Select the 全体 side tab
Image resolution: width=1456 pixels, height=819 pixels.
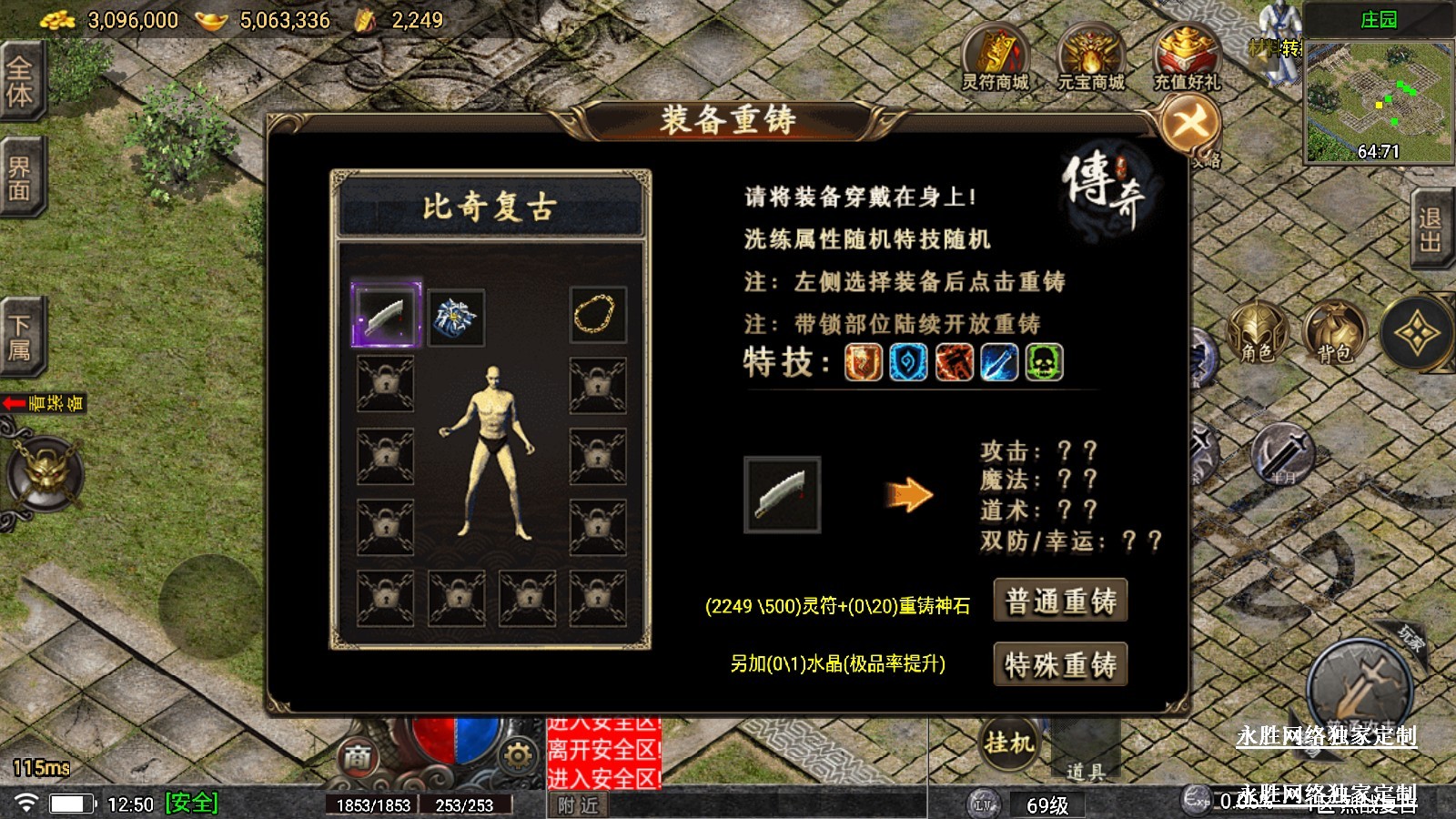[20, 80]
